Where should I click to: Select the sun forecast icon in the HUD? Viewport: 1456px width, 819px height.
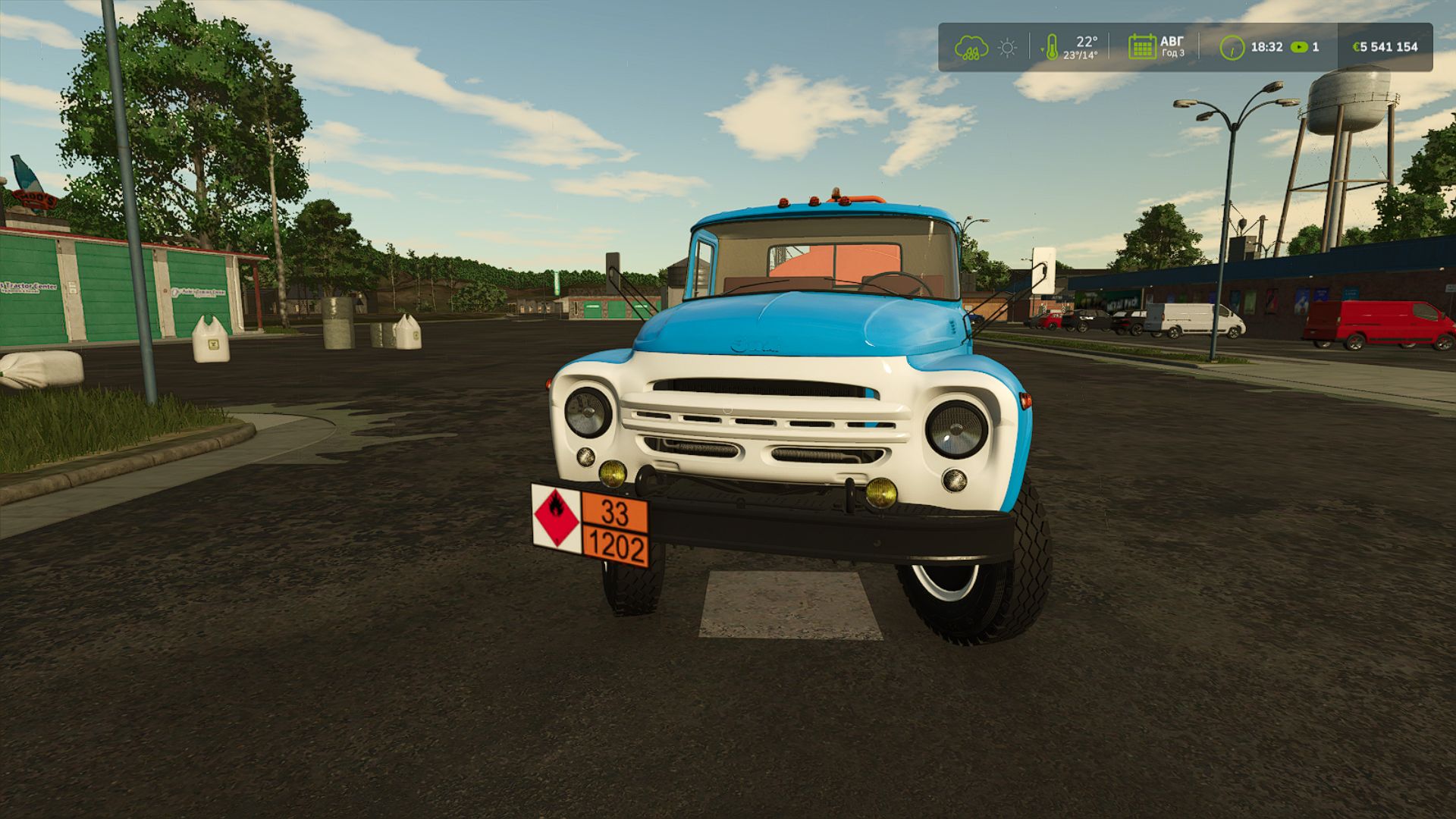point(1006,46)
